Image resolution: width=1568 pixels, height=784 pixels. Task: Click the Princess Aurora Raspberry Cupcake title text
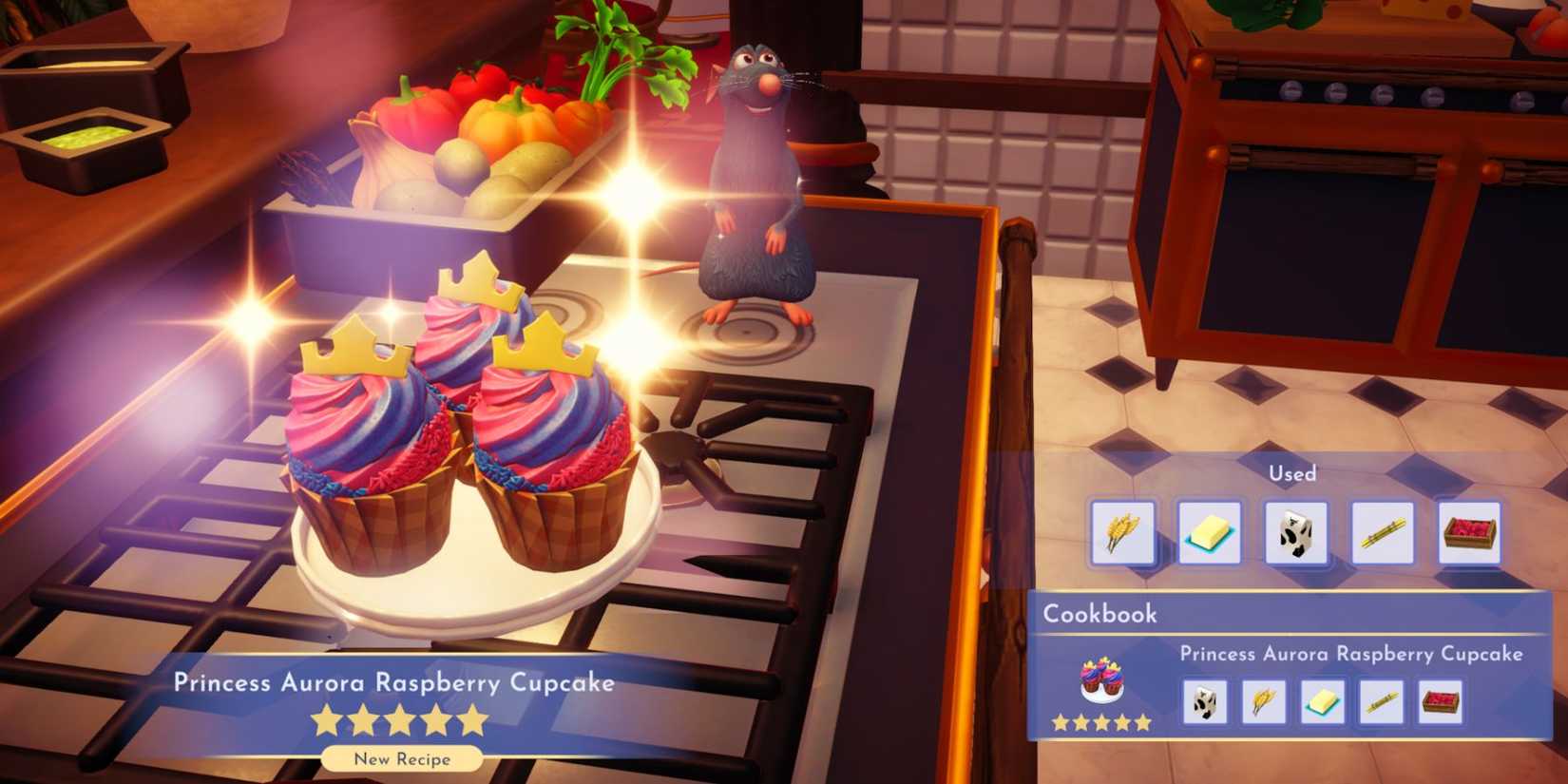tap(395, 681)
